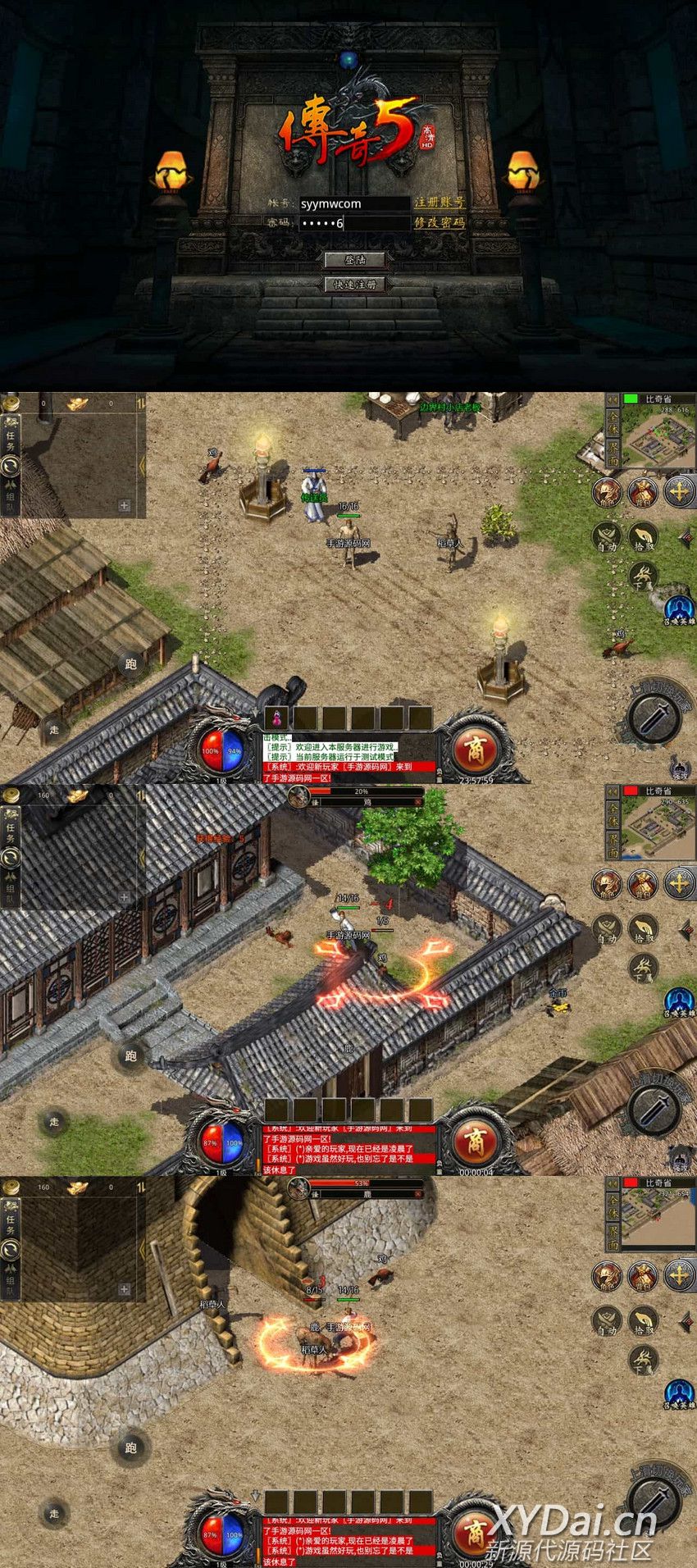Viewport: 697px width, 1568px height.
Task: Focus the 帐号 field containing syymwcom
Action: [353, 203]
